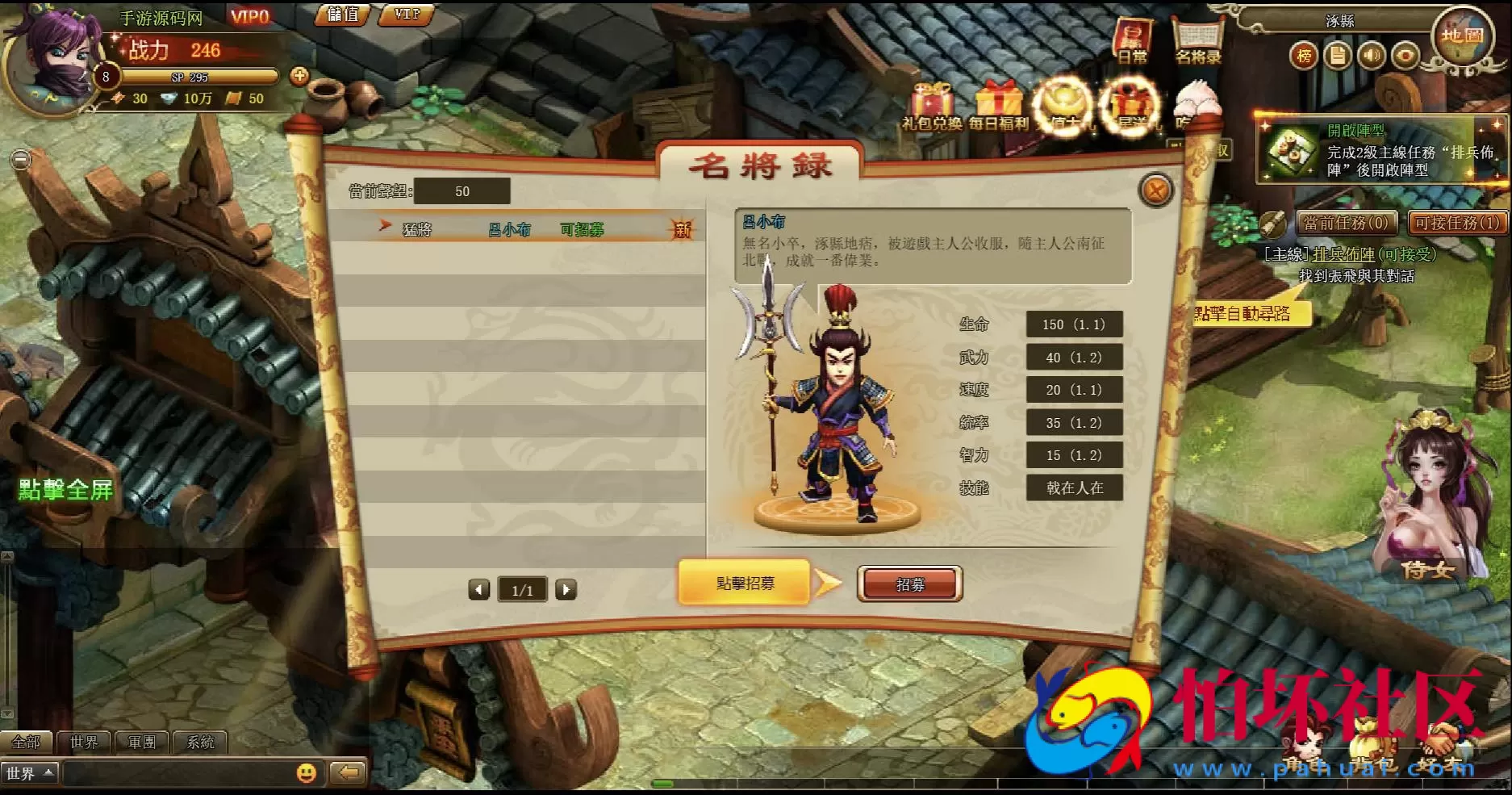Open the quest log scroll icon
Screen dimensions: 1512x795
click(x=1338, y=56)
